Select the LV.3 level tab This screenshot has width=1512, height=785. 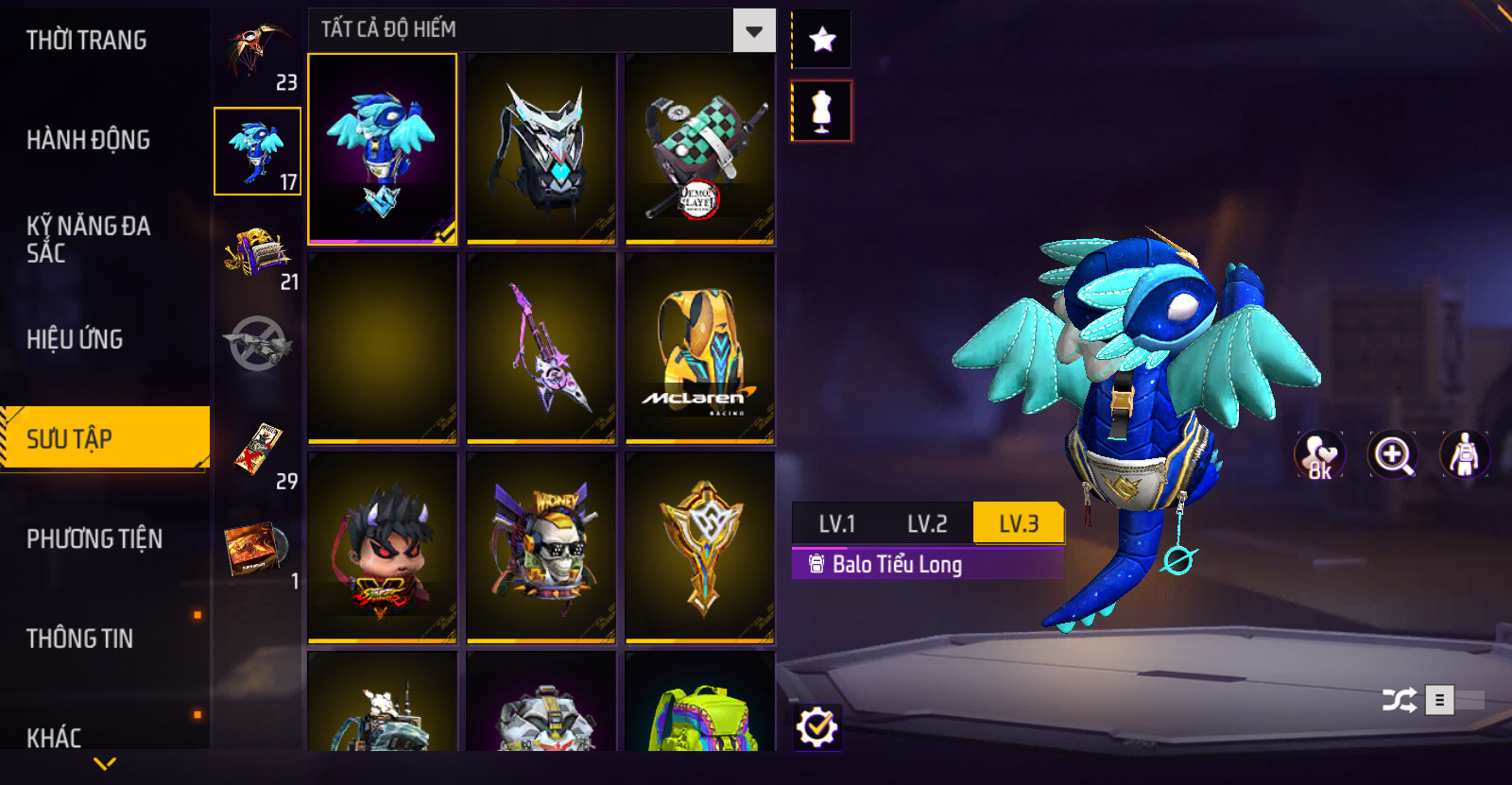(x=1018, y=523)
